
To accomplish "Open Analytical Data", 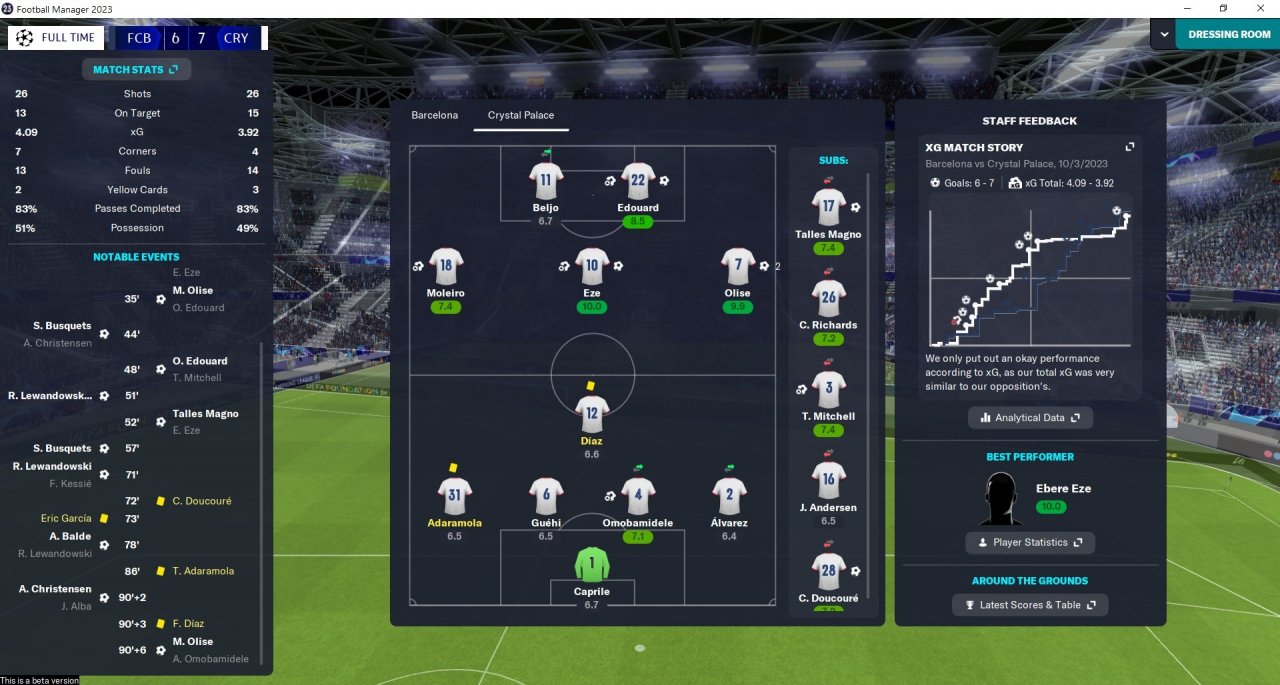I will tap(1030, 417).
